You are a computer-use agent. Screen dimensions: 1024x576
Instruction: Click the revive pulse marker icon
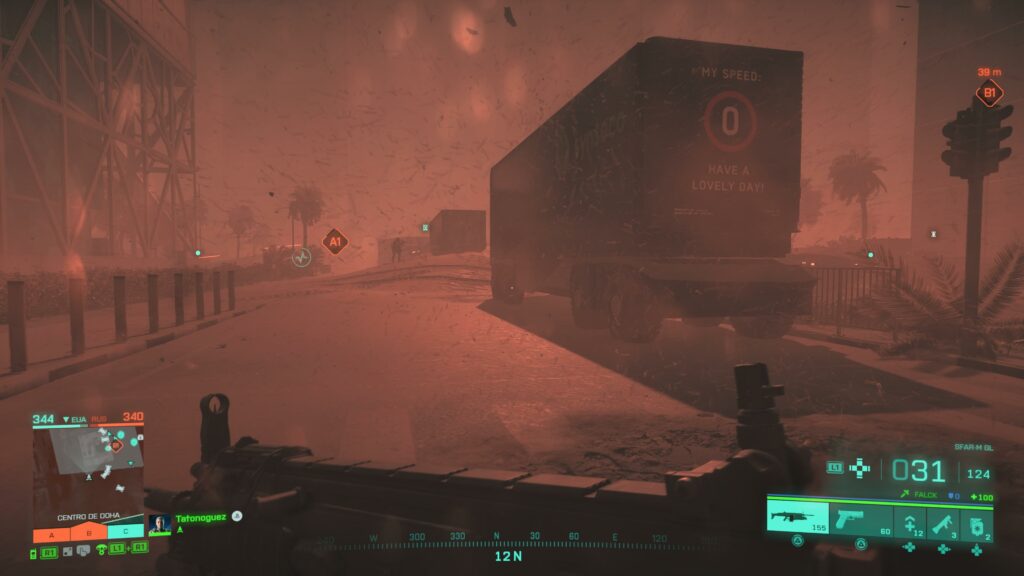coord(301,258)
